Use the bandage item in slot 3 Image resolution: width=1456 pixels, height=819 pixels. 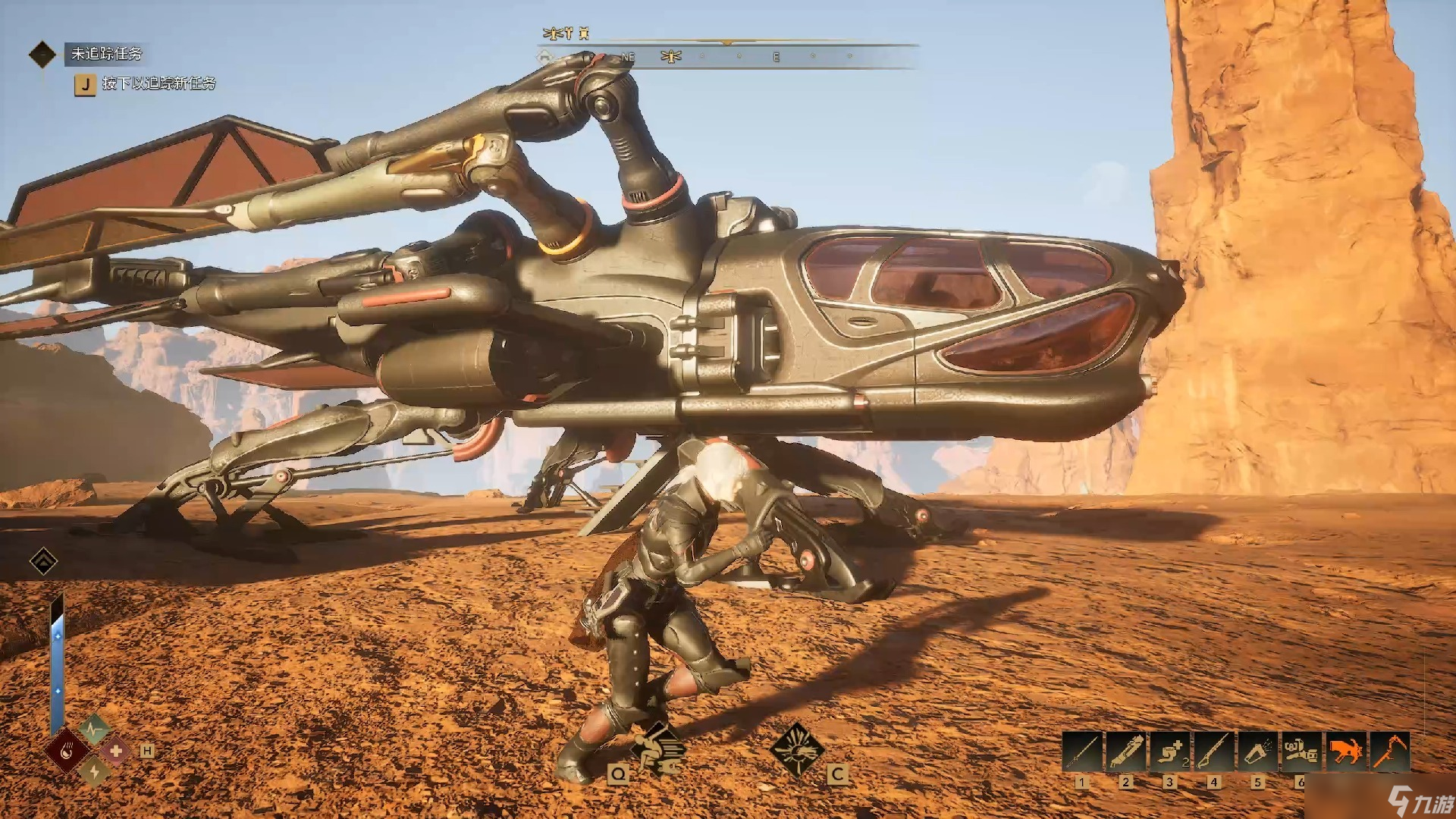[x=1170, y=752]
